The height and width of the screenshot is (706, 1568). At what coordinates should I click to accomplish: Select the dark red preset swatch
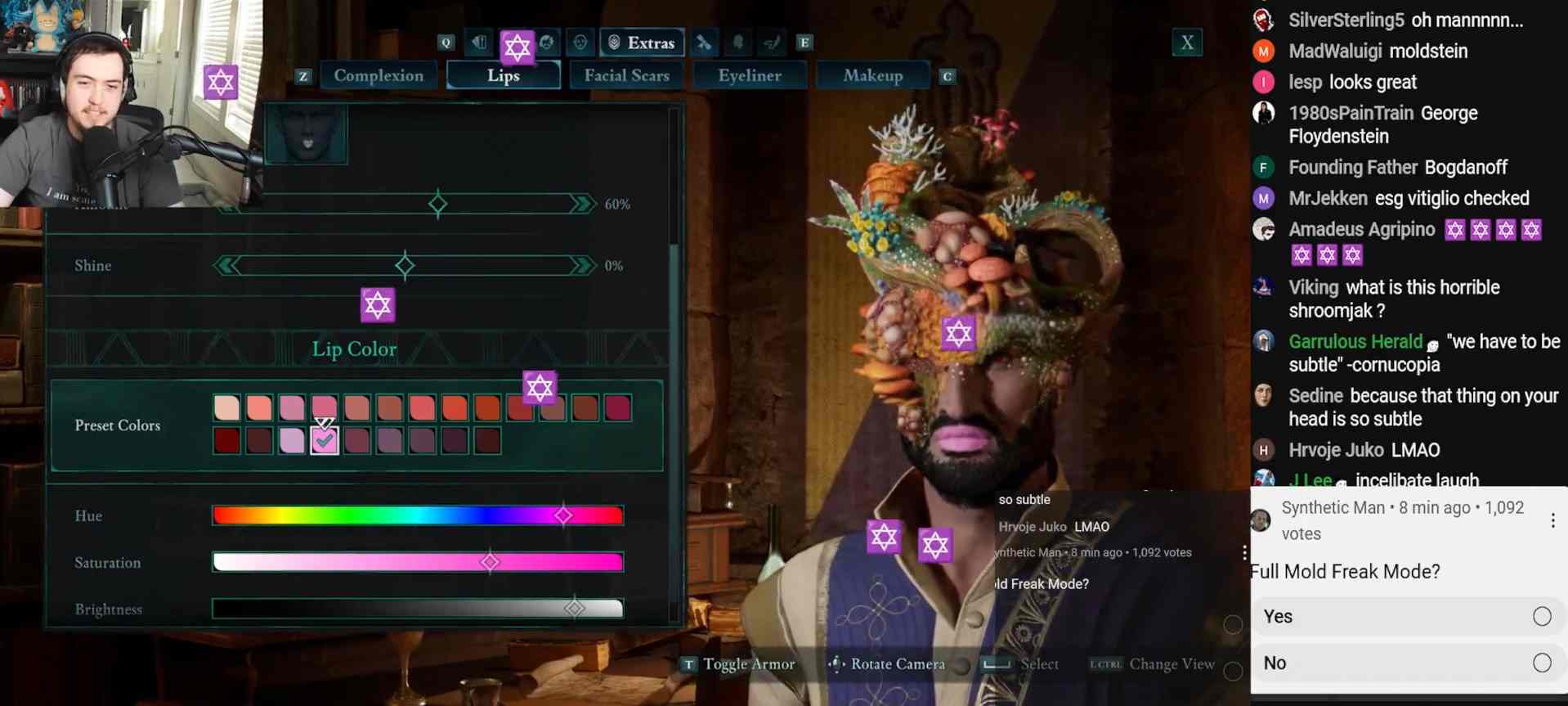[226, 441]
